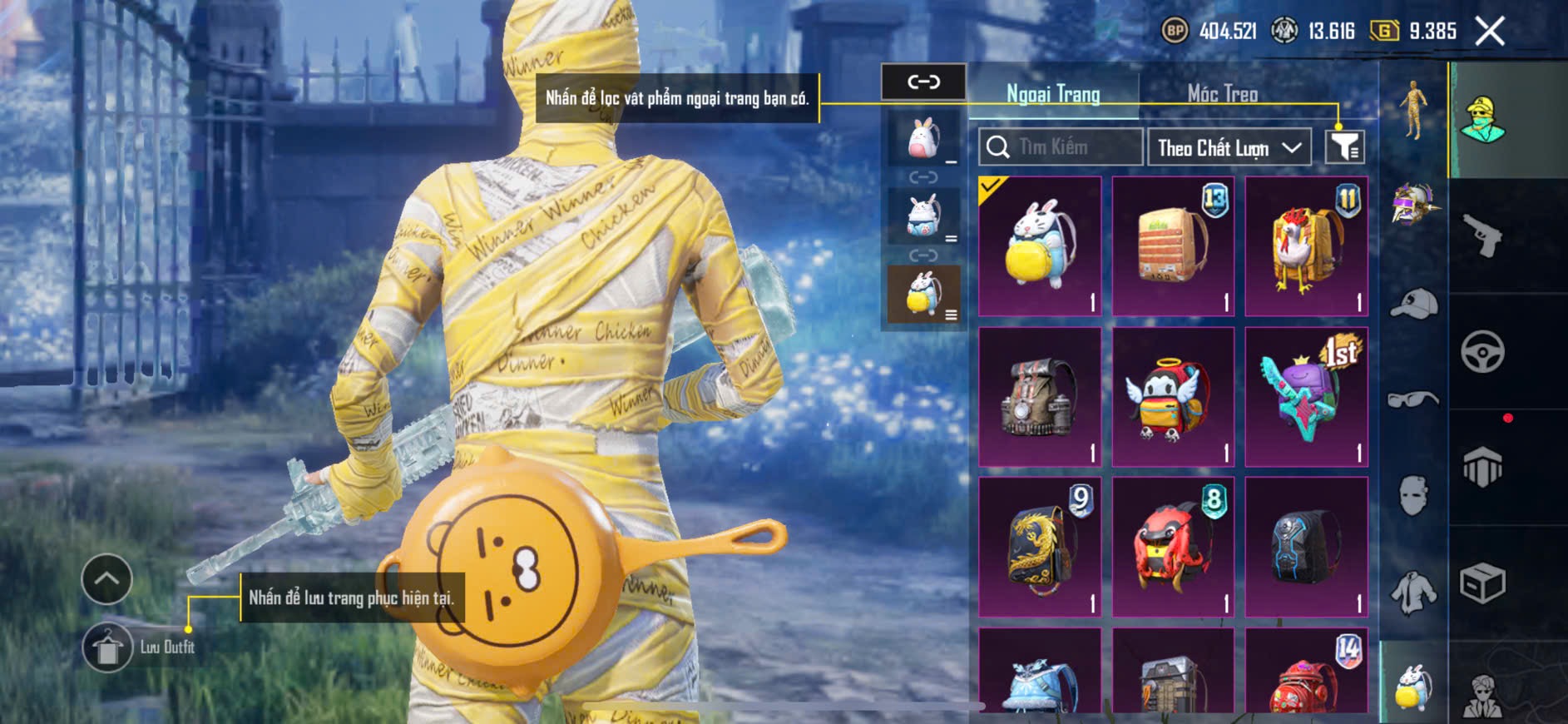1568x724 pixels.
Task: Save current outfit with Lưu Outfit
Action: 108,647
